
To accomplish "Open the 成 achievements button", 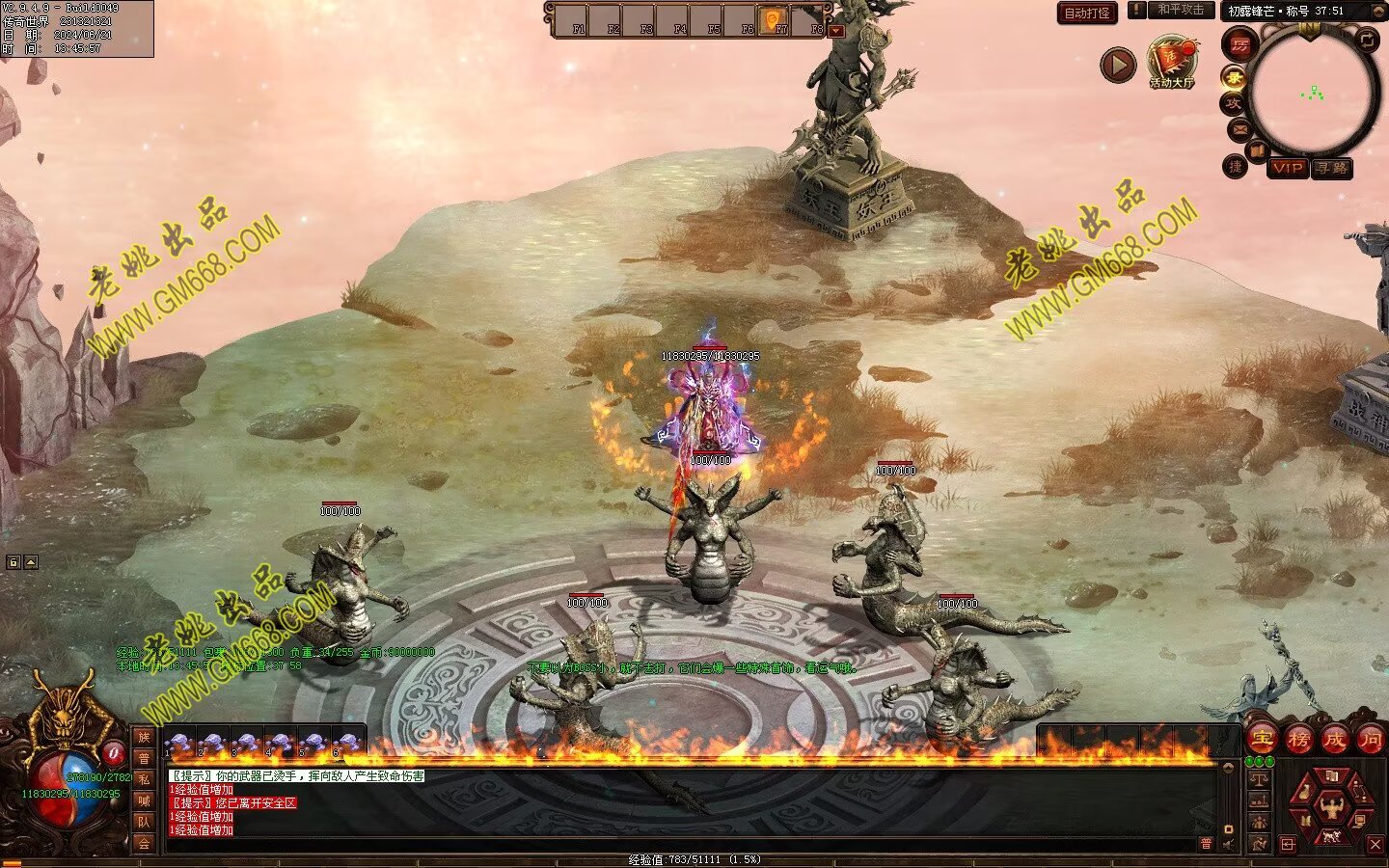I will click(x=1334, y=740).
